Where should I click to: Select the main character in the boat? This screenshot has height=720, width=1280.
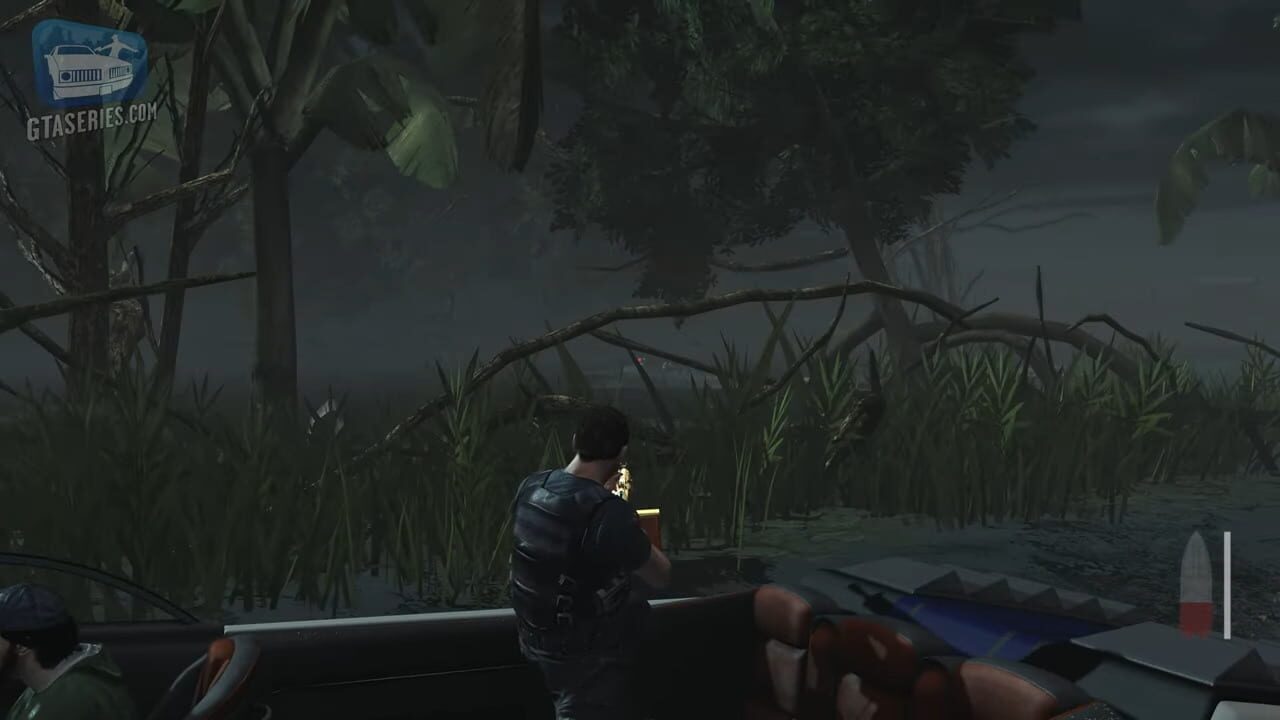click(580, 550)
